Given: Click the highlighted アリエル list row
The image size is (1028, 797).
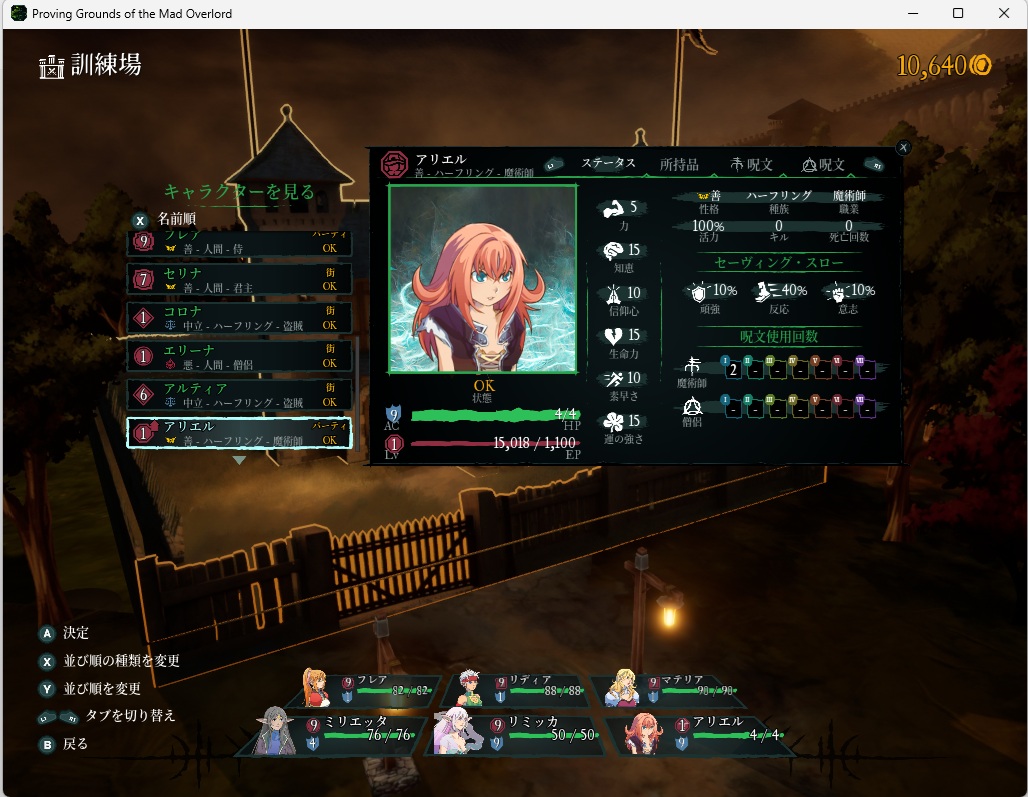Looking at the screenshot, I should pyautogui.click(x=239, y=433).
